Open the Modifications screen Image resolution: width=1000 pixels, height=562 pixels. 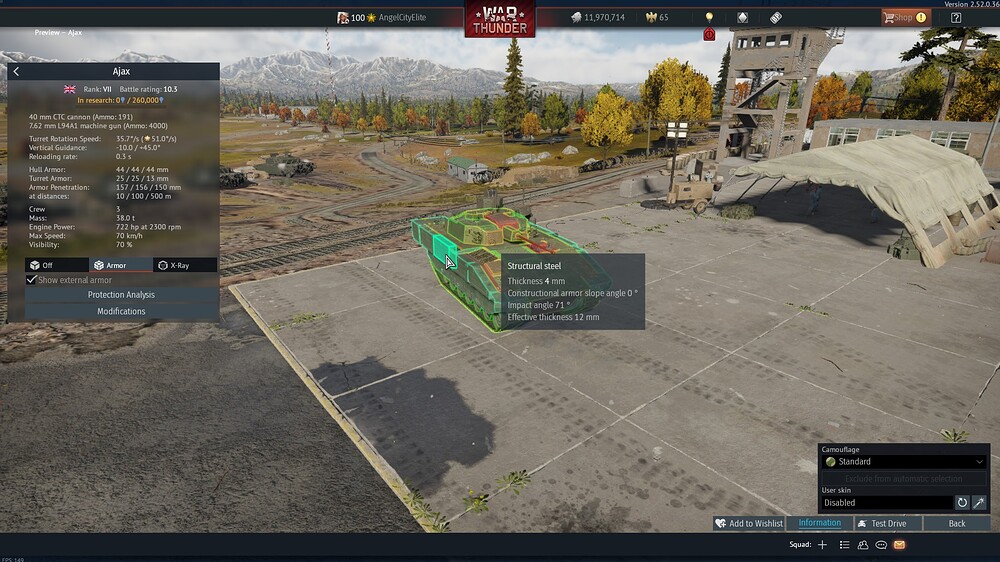click(x=121, y=311)
